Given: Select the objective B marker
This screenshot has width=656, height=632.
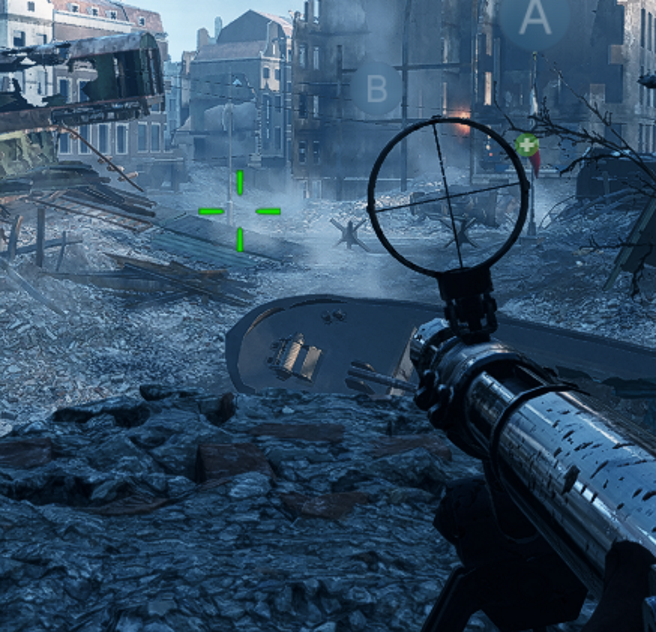Looking at the screenshot, I should pos(376,89).
